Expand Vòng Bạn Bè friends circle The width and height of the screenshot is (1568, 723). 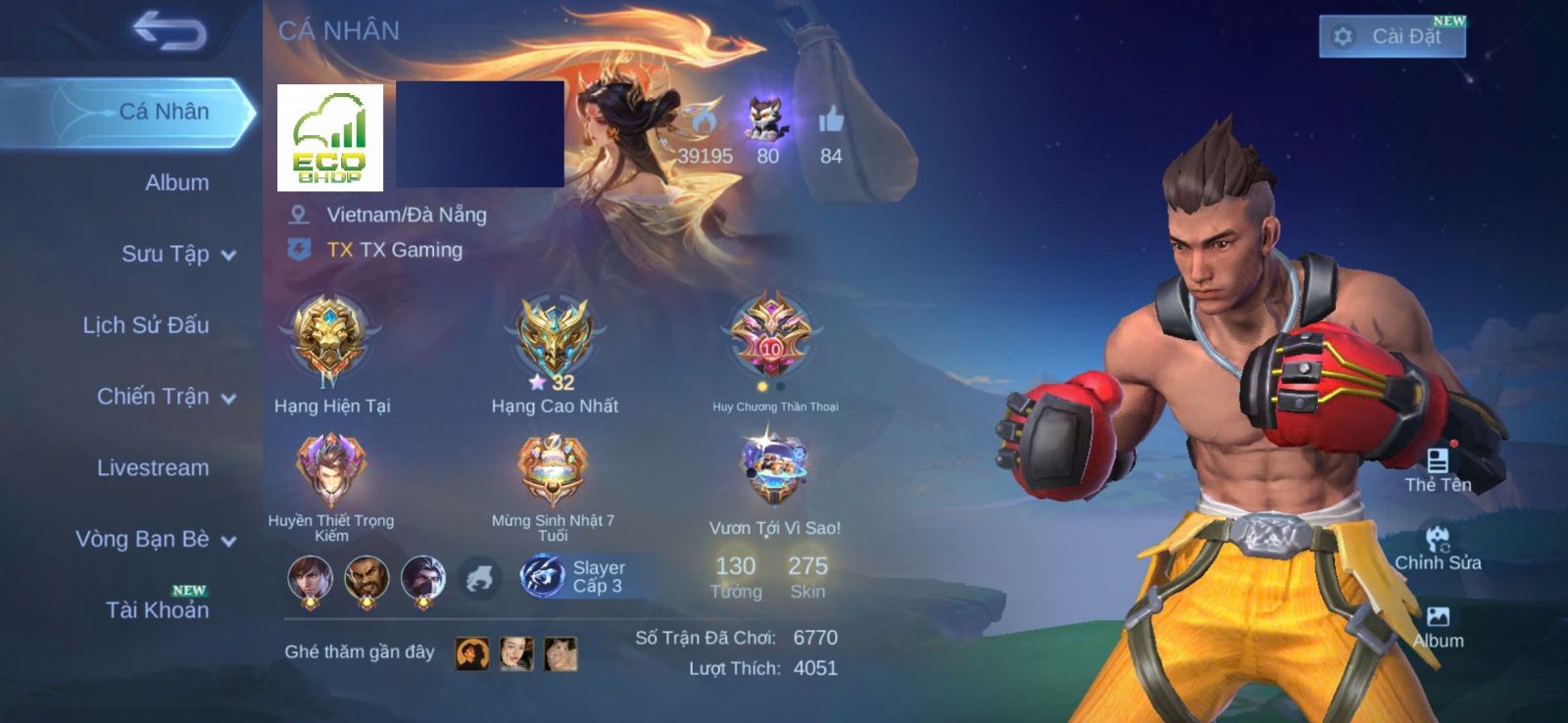click(x=155, y=540)
